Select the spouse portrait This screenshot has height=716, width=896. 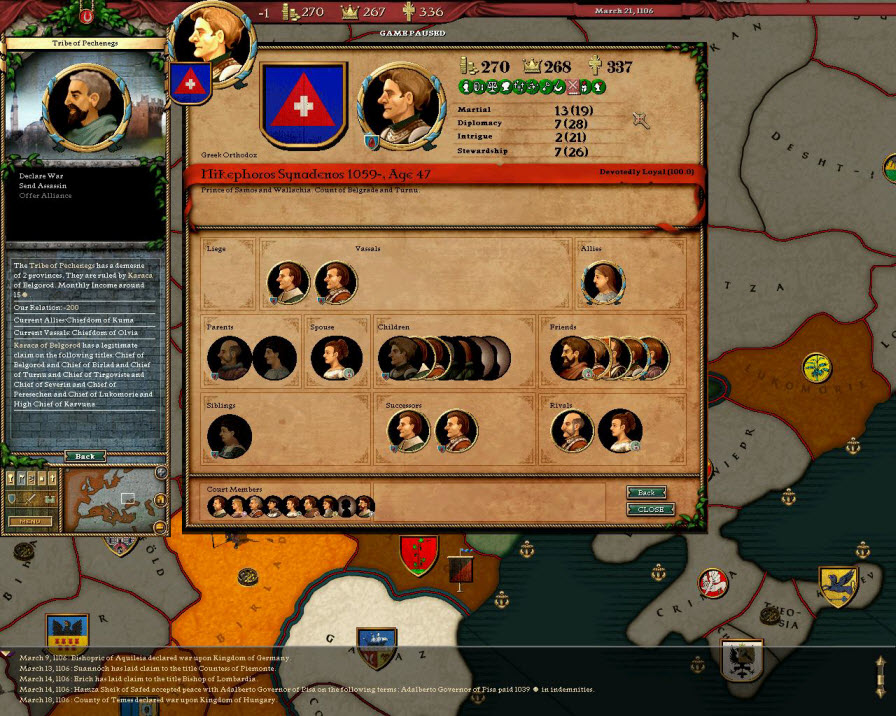coord(332,357)
